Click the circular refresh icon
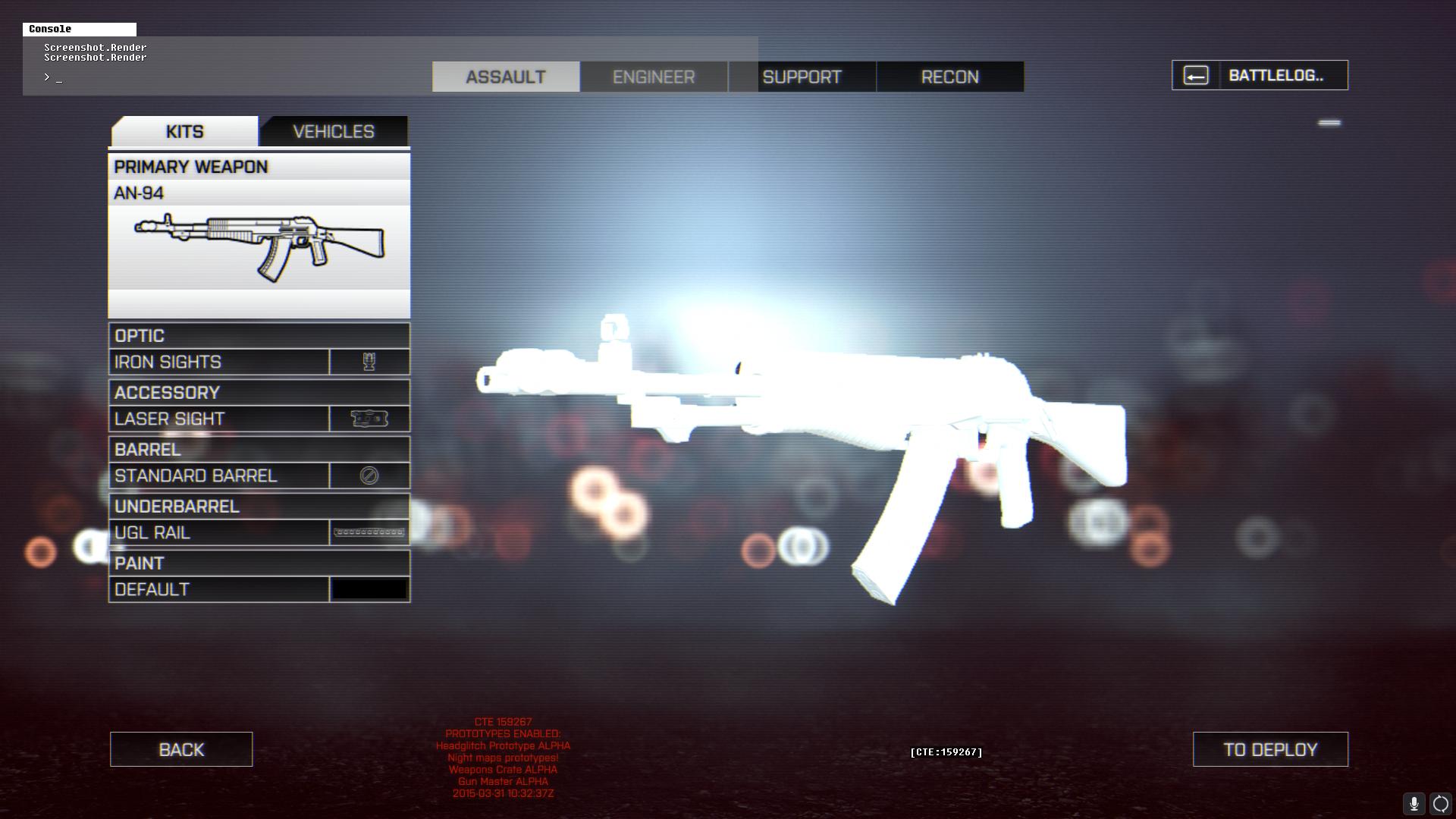Screen dimensions: 1456x819 [1440, 804]
